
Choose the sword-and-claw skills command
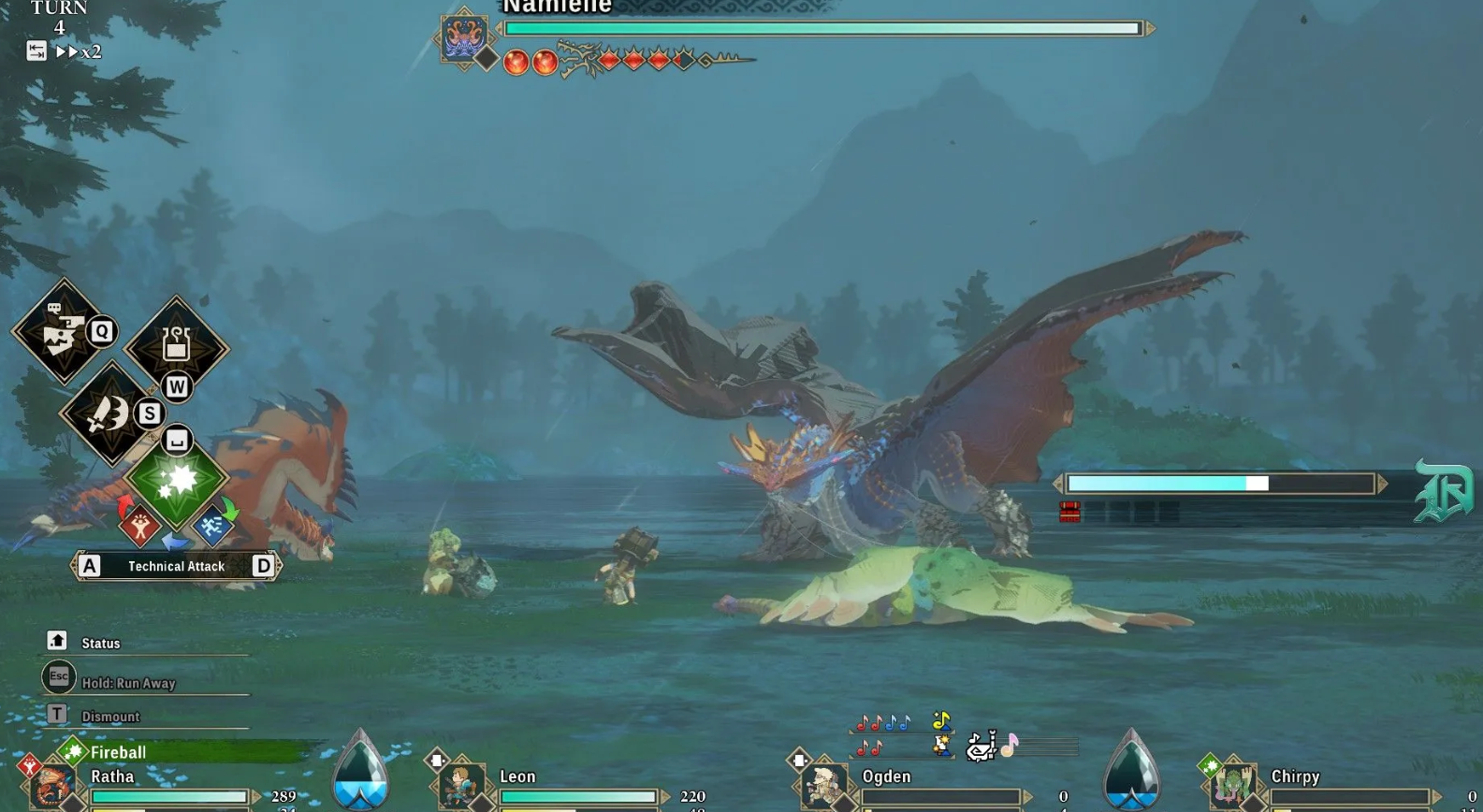point(109,413)
